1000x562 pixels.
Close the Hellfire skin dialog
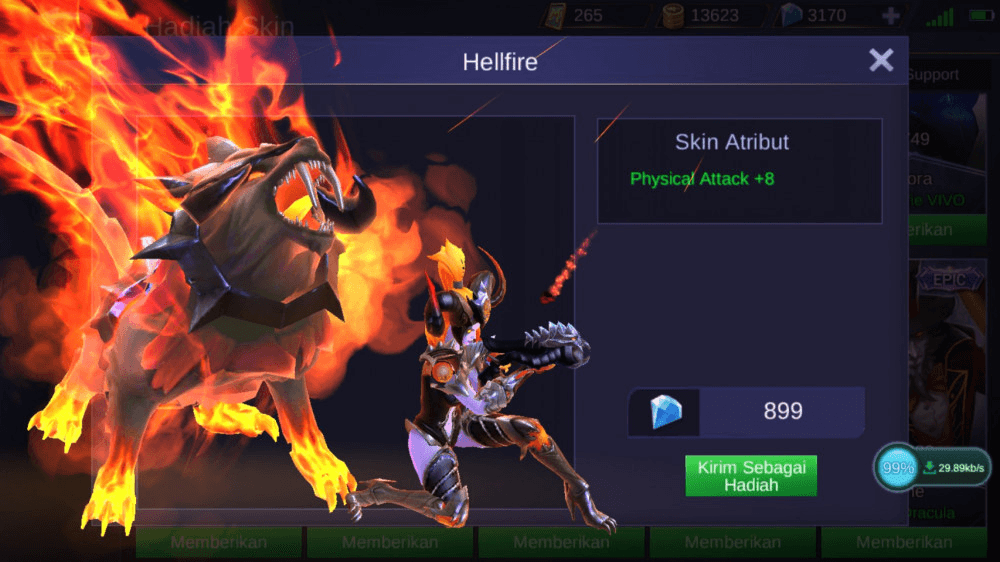(x=881, y=61)
